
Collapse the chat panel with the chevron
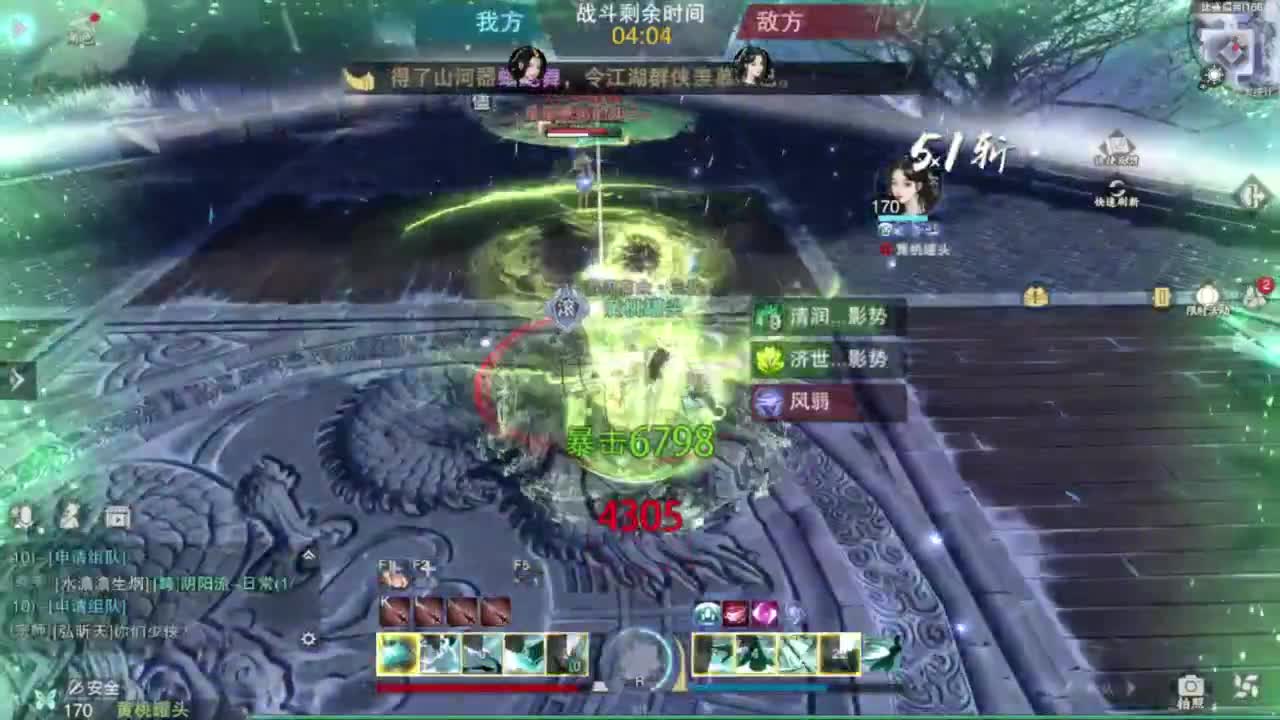pos(310,555)
